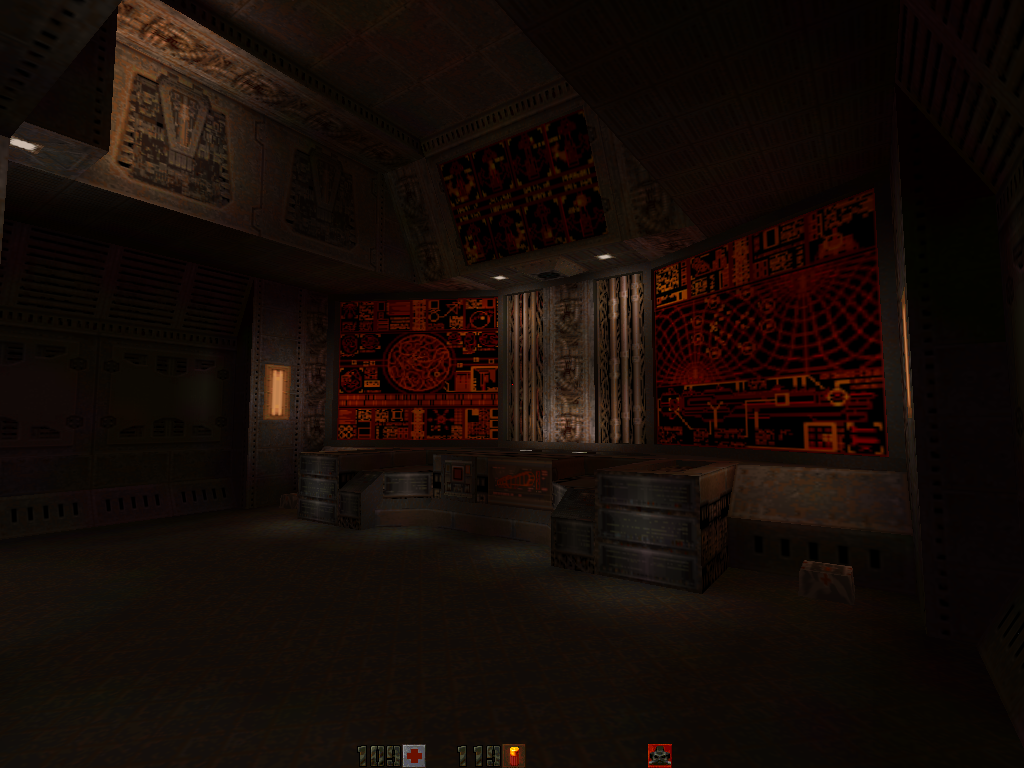Click the red cross health icon
The image size is (1024, 768).
[414, 756]
